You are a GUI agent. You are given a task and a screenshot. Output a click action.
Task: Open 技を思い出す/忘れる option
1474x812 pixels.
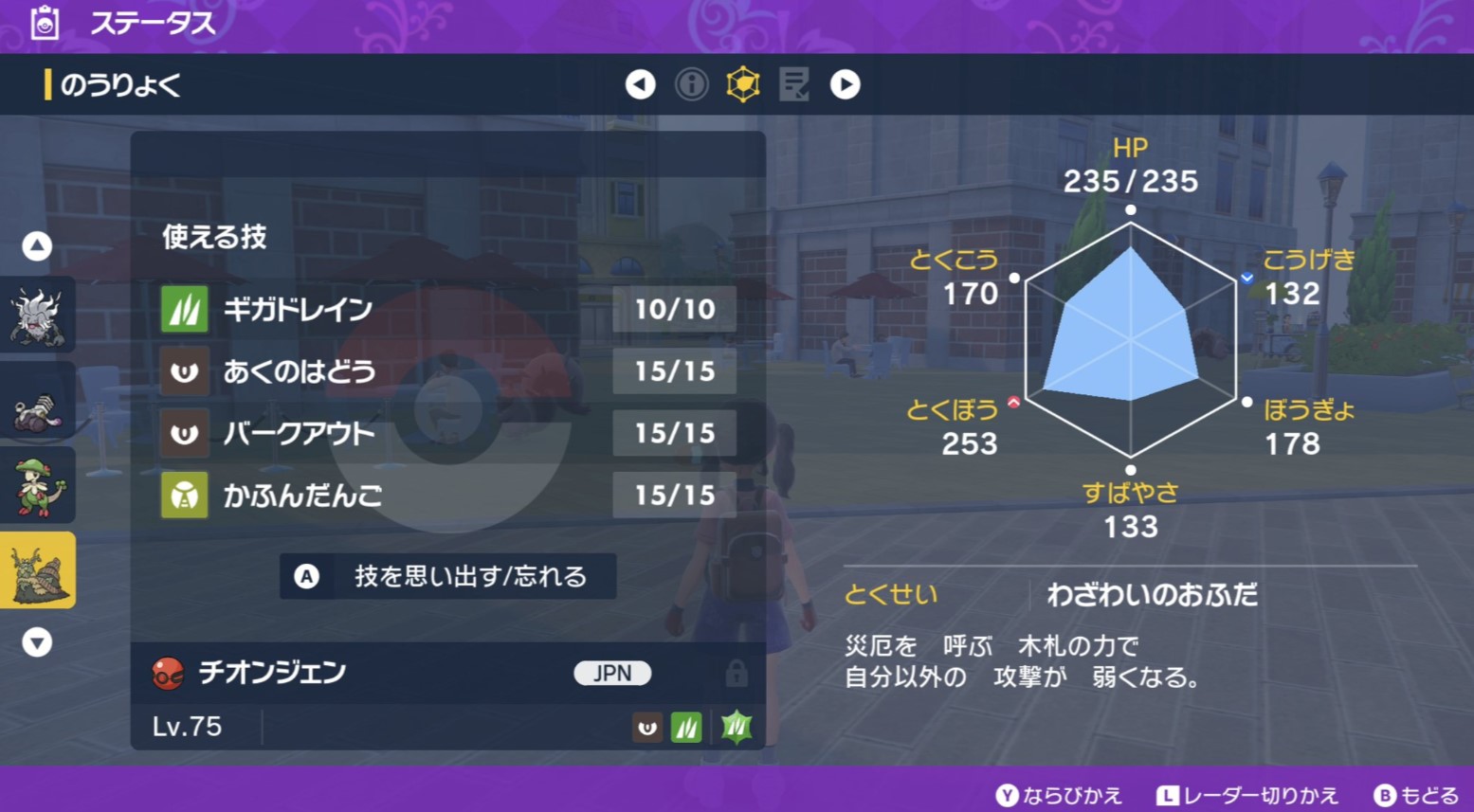447,576
